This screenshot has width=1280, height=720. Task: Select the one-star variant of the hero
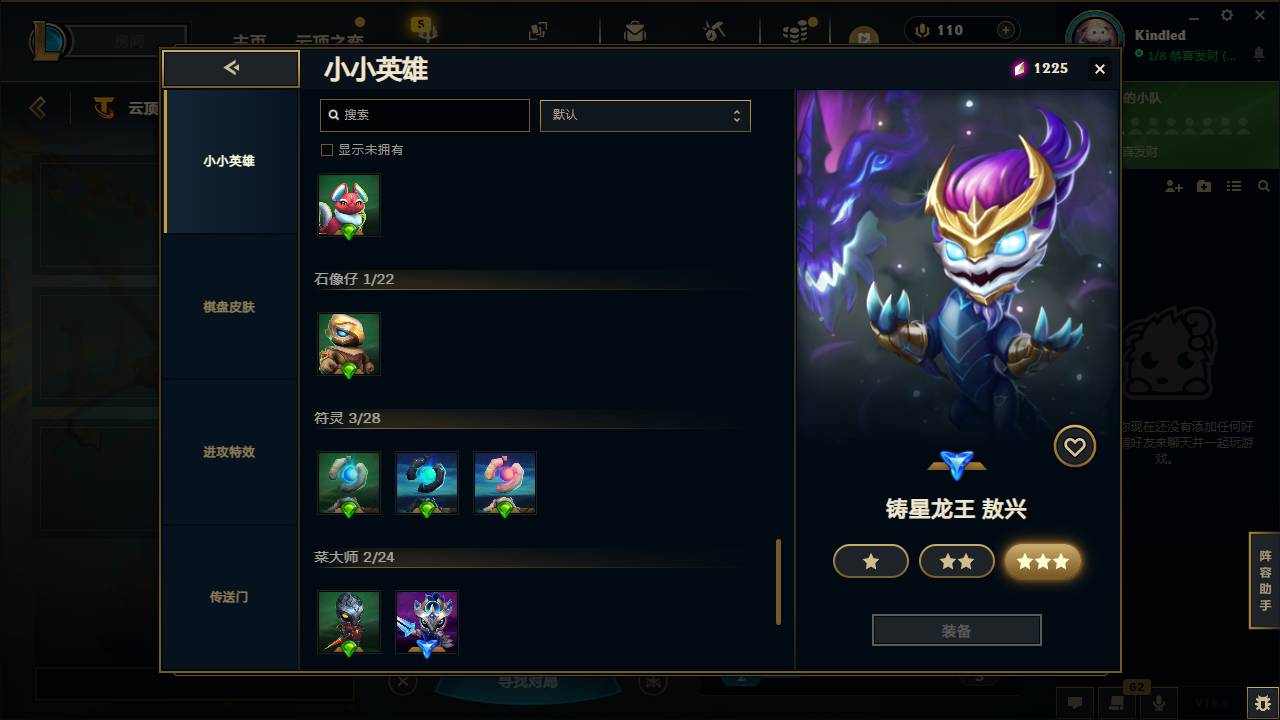pos(870,561)
